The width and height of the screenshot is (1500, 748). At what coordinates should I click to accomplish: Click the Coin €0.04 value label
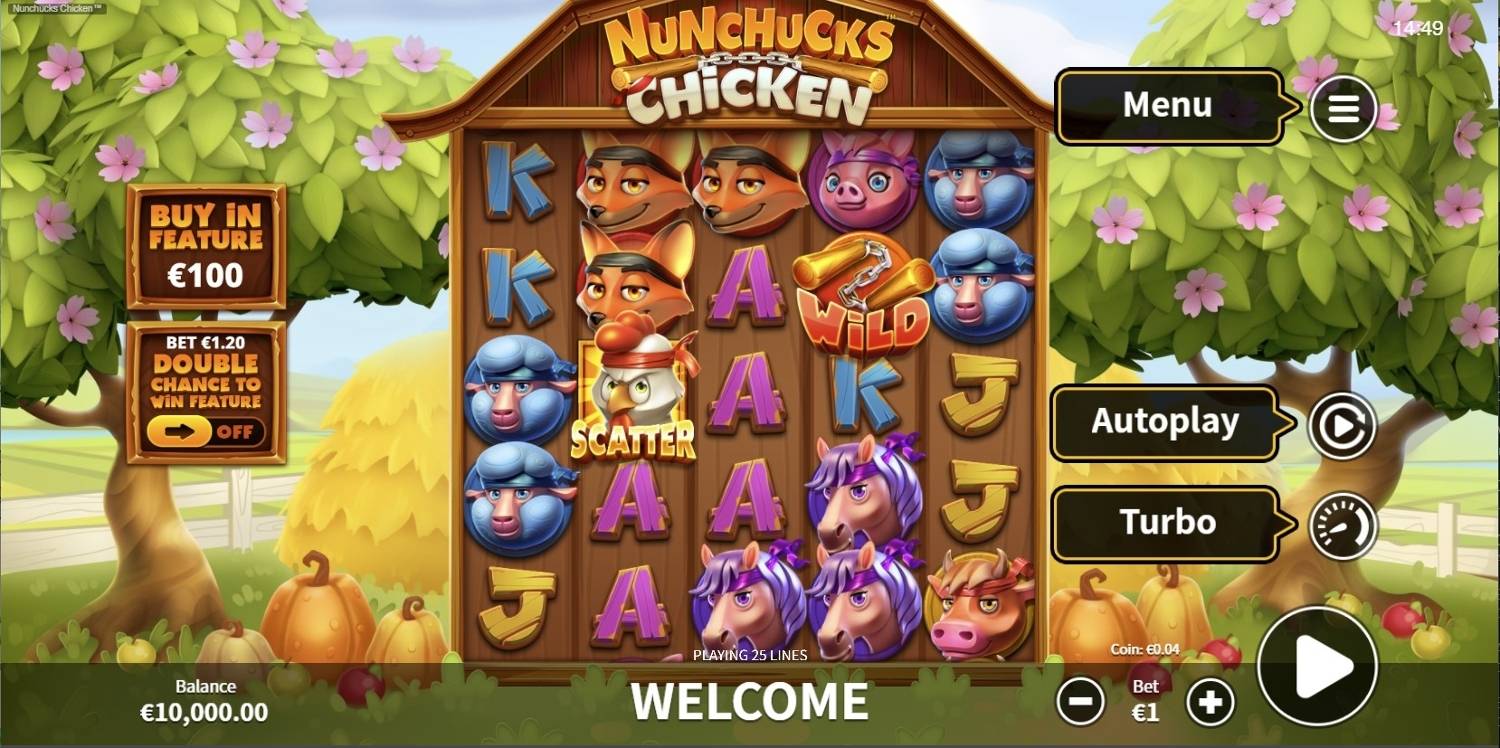[x=1145, y=648]
